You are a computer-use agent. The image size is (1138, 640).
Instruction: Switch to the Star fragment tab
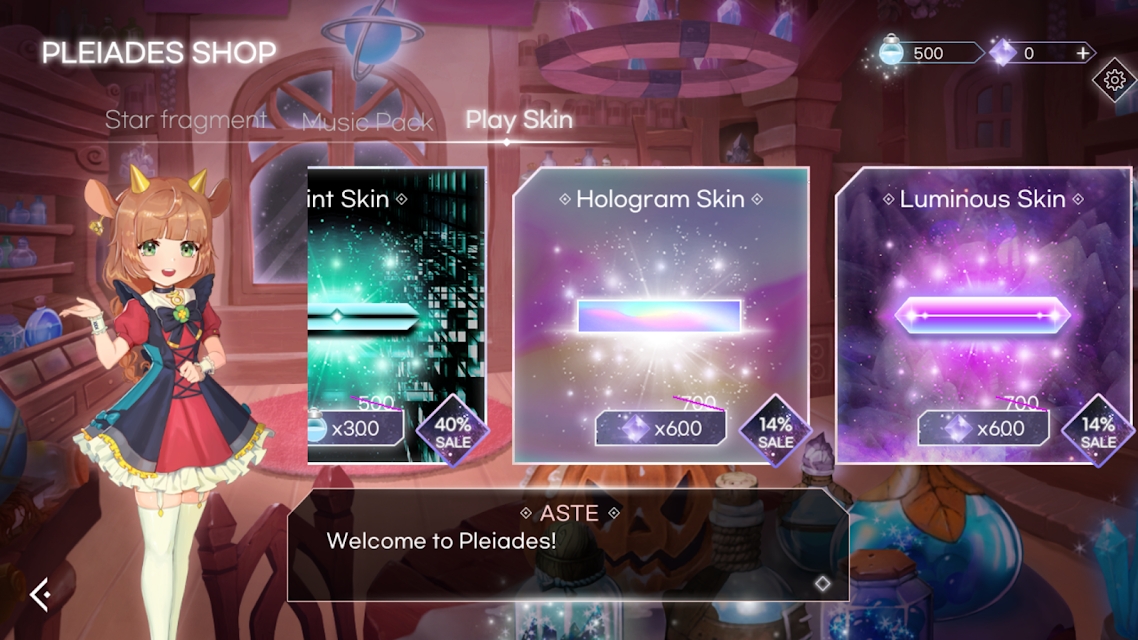pos(186,121)
